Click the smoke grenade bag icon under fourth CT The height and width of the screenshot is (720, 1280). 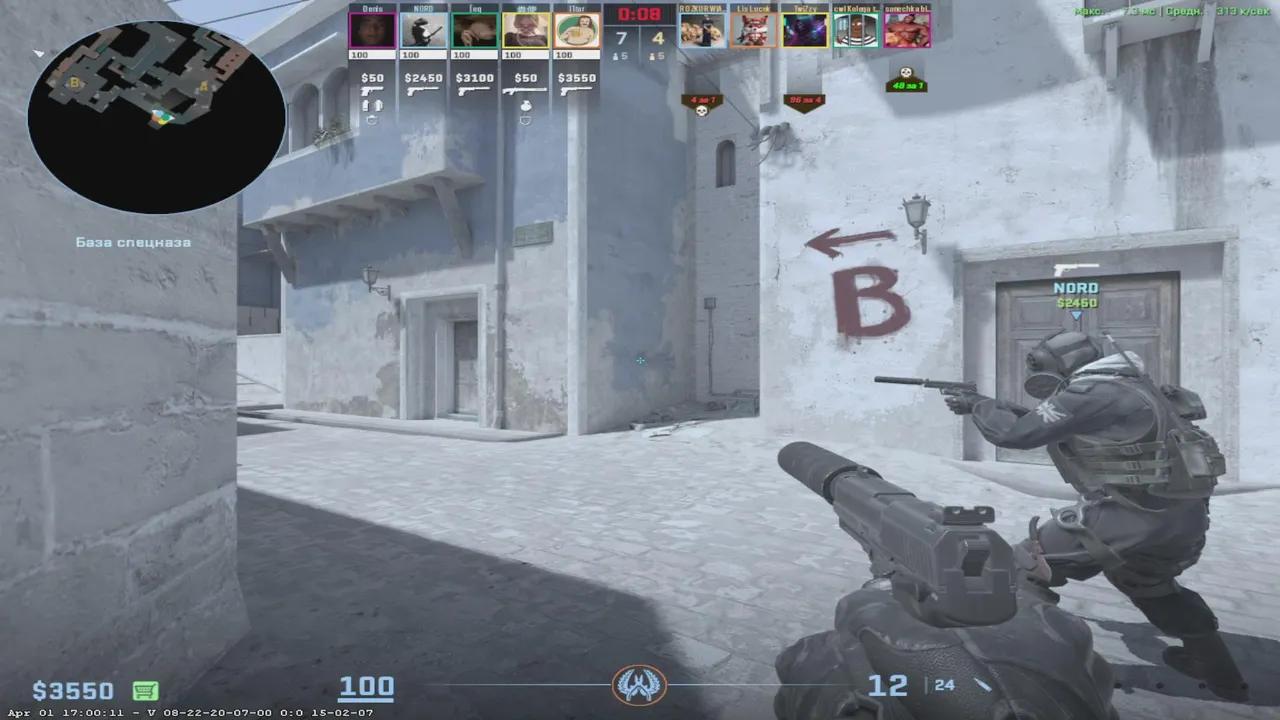coord(526,106)
